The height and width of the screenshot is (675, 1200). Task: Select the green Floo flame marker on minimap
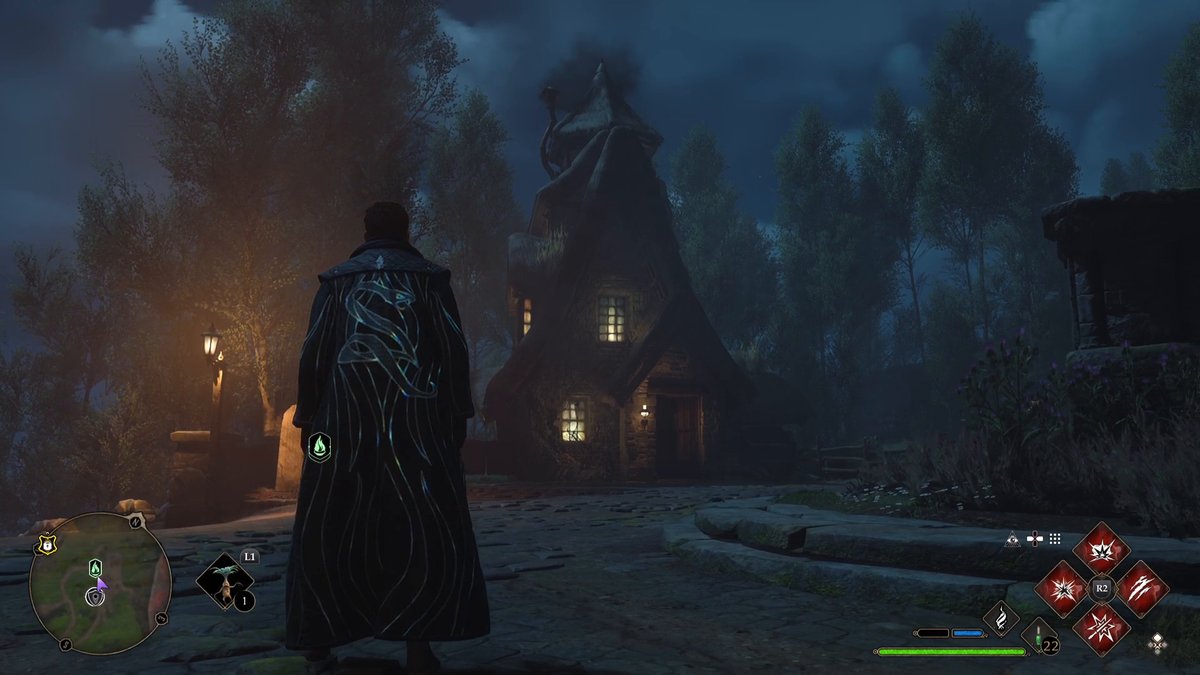[x=95, y=568]
